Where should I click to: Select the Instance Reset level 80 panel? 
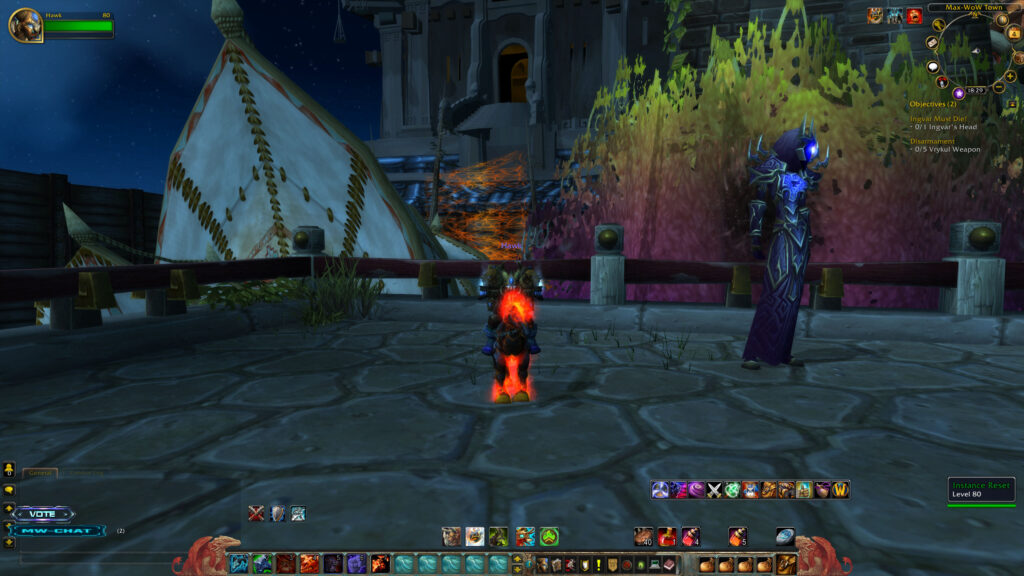pyautogui.click(x=979, y=489)
